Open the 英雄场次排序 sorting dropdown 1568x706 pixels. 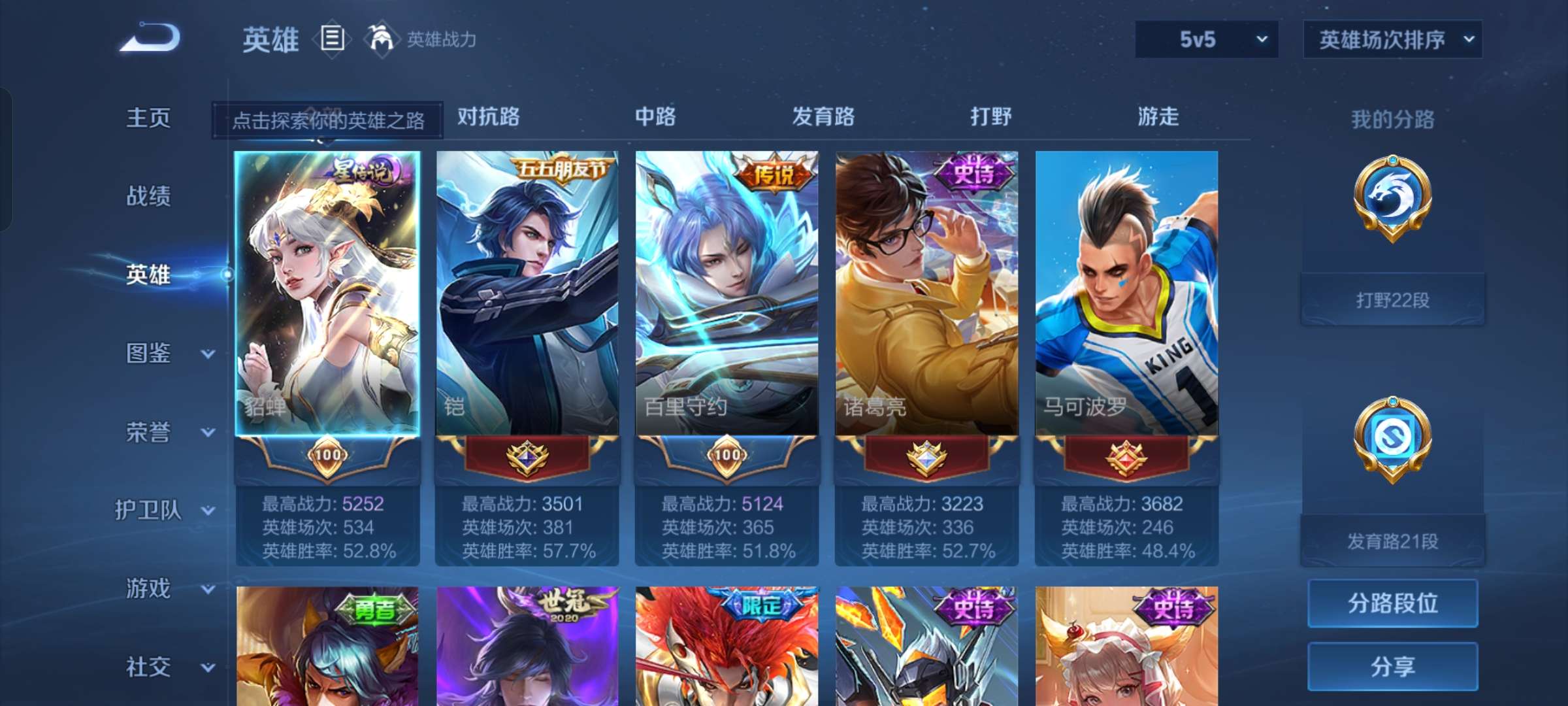click(x=1392, y=39)
